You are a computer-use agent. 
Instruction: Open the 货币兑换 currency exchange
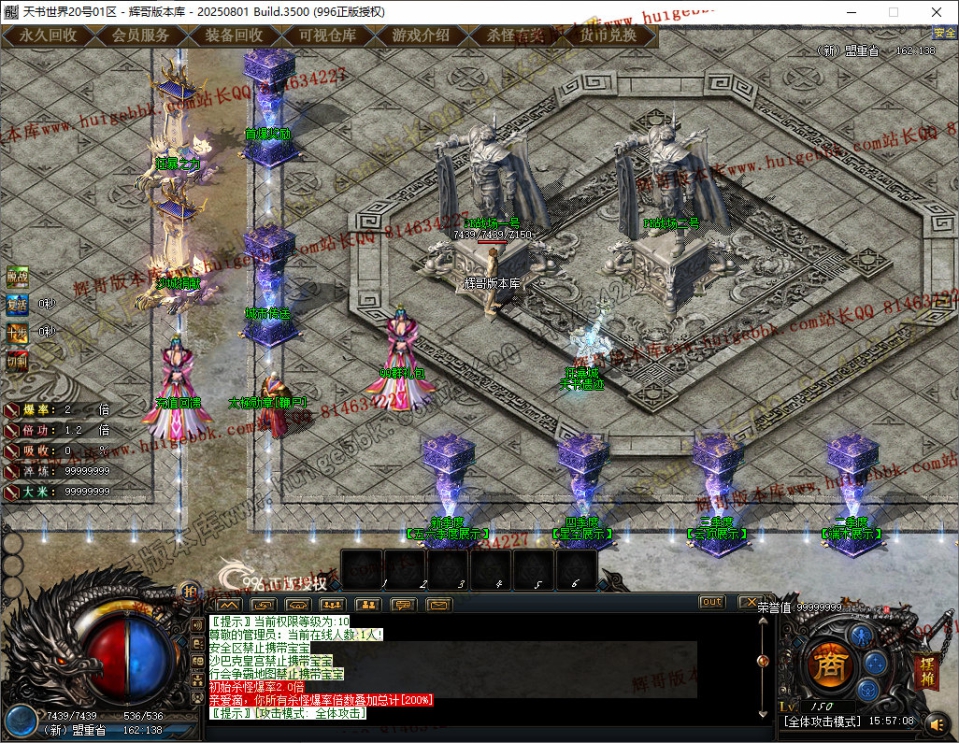pyautogui.click(x=607, y=35)
